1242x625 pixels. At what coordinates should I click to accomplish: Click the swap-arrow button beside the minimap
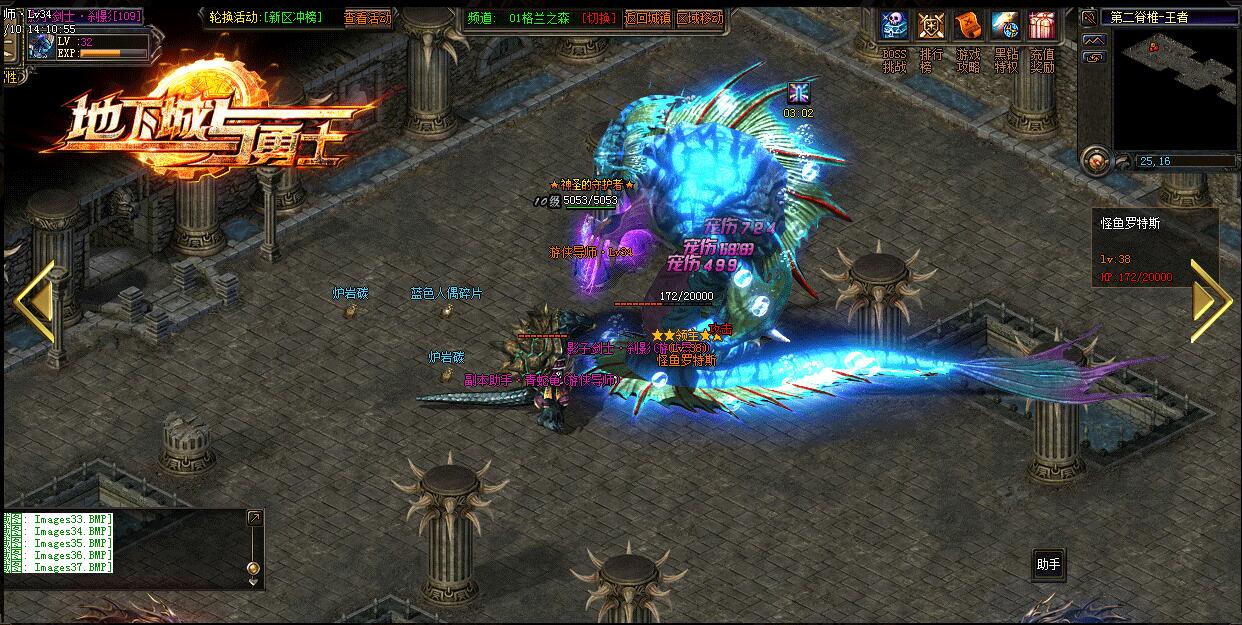(1095, 57)
